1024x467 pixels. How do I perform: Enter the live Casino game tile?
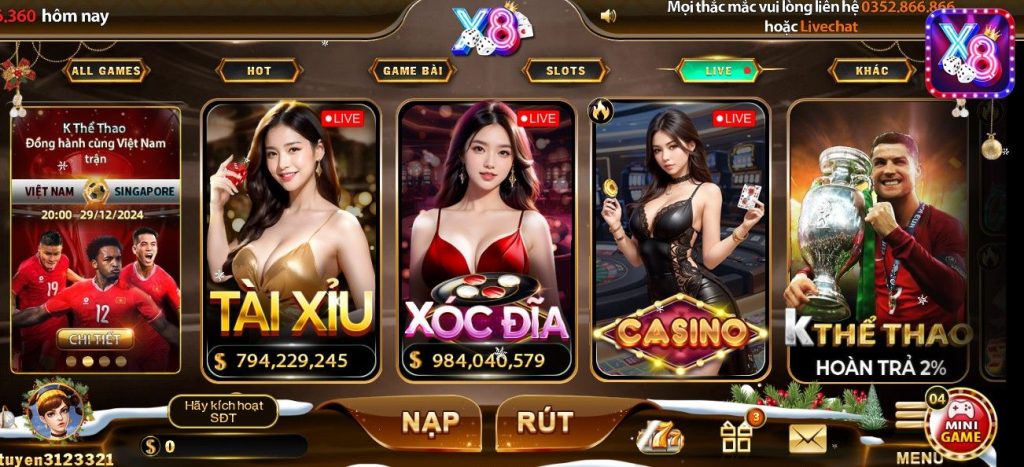point(681,240)
